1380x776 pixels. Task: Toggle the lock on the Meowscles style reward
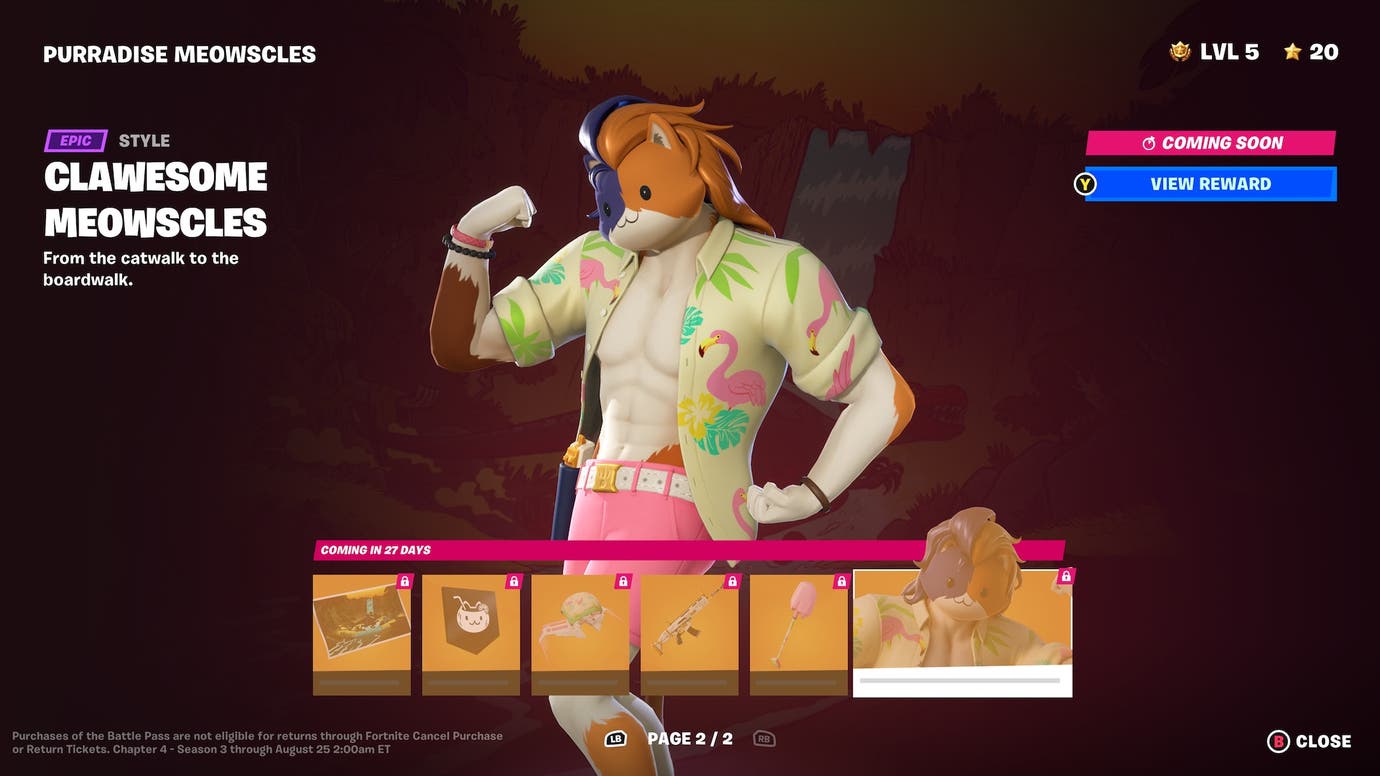pos(1064,576)
